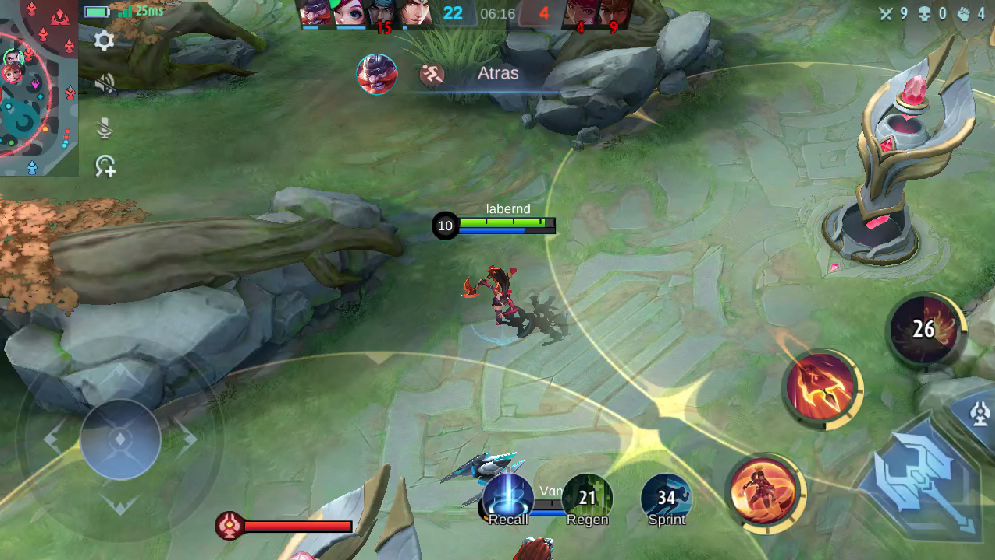Cast the flaming spear skill
The height and width of the screenshot is (560, 995).
tap(823, 389)
